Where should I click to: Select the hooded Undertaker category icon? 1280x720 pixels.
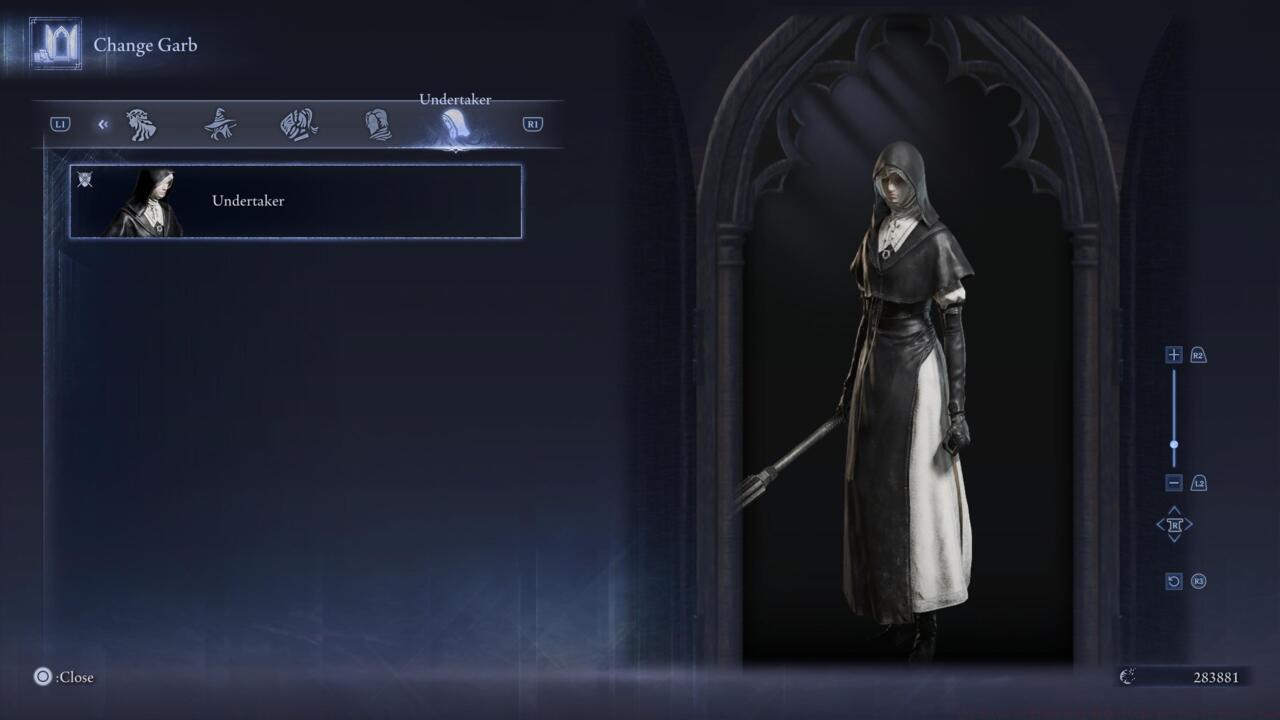(455, 122)
